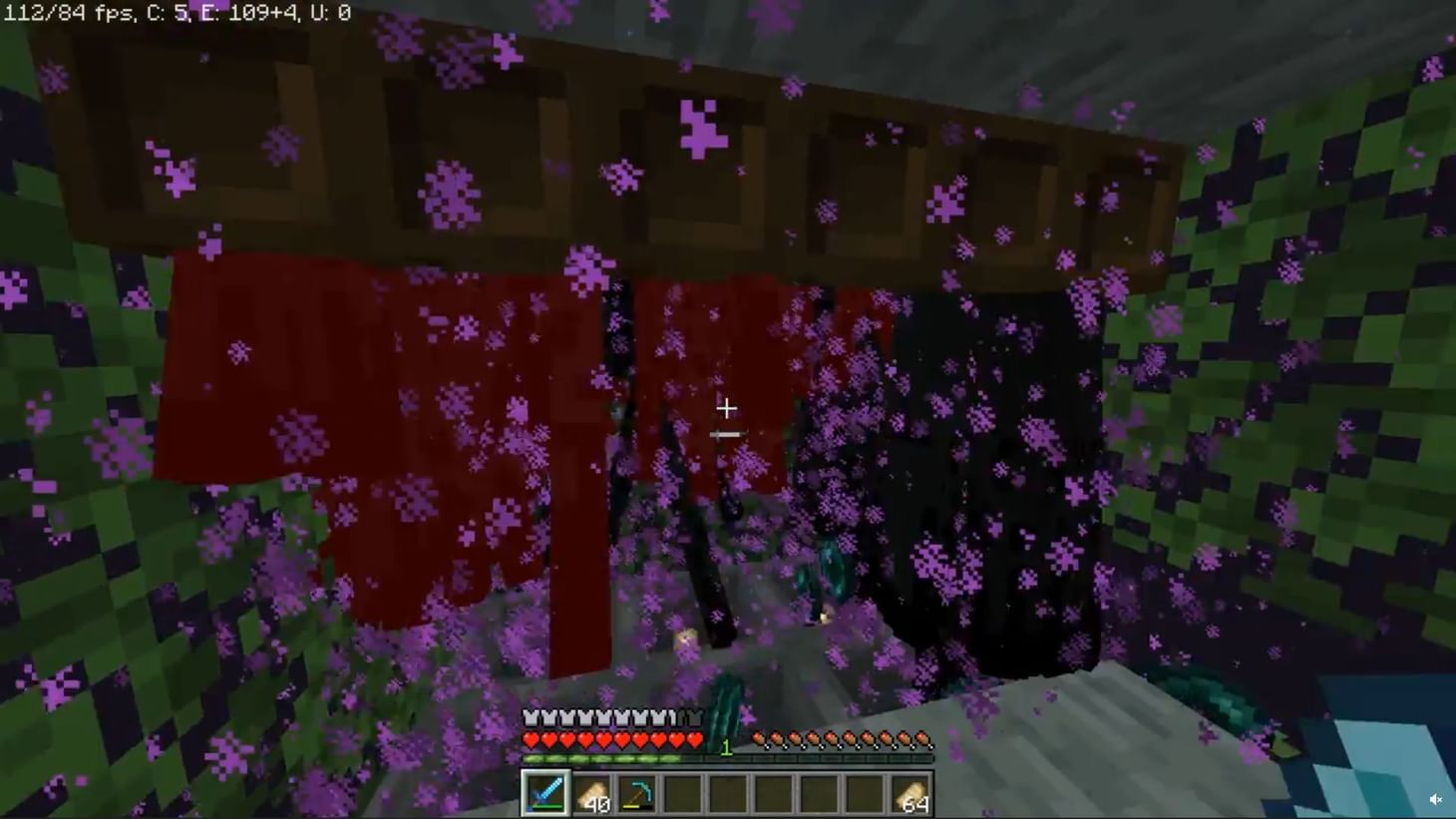
Task: Click the leftmost red heart icon
Action: pyautogui.click(x=531, y=739)
